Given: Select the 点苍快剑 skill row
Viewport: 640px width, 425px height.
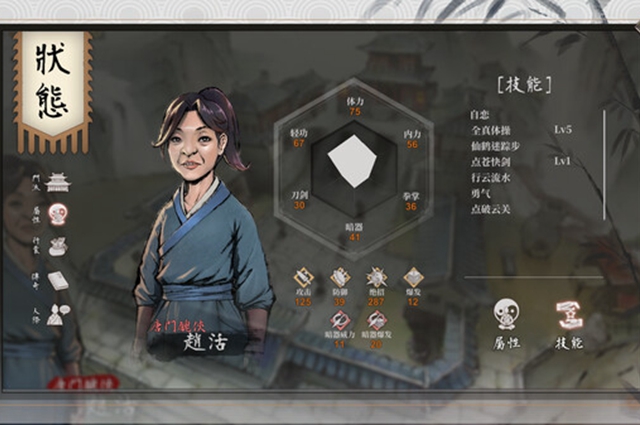Looking at the screenshot, I should click(491, 162).
